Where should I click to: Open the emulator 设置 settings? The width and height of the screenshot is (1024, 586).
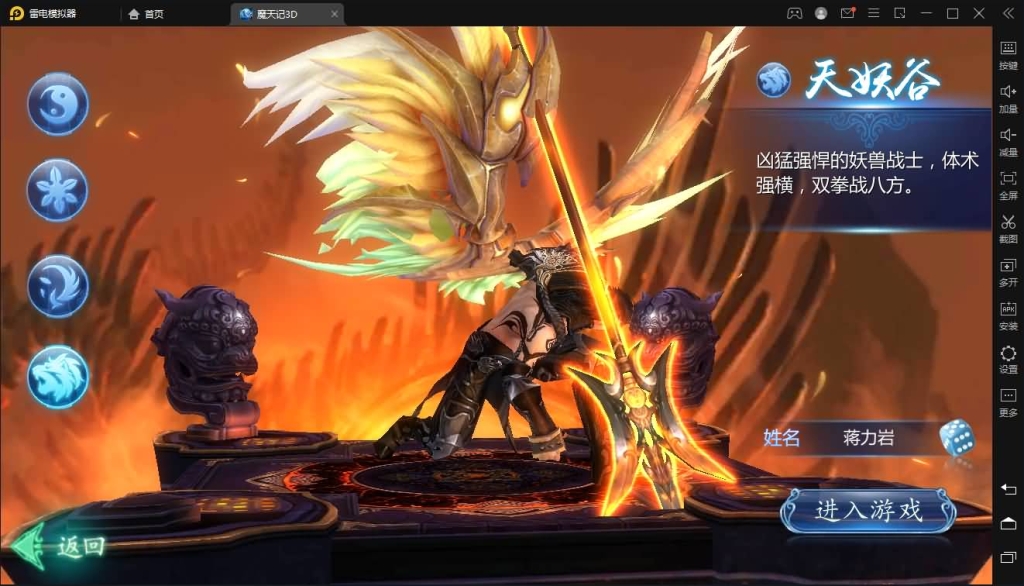click(1008, 359)
